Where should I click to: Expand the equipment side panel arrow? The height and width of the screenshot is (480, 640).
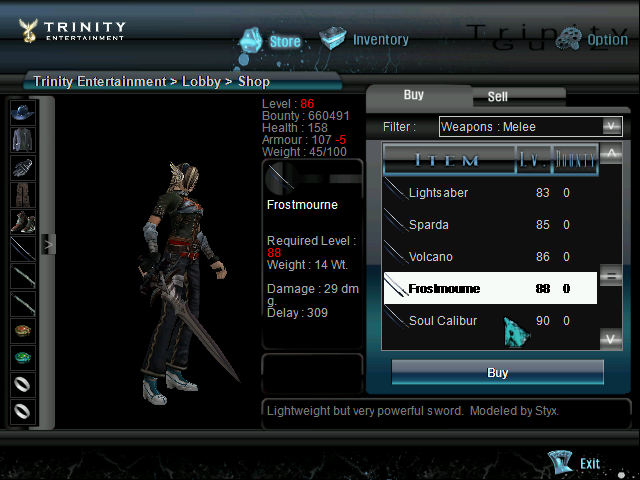point(46,243)
